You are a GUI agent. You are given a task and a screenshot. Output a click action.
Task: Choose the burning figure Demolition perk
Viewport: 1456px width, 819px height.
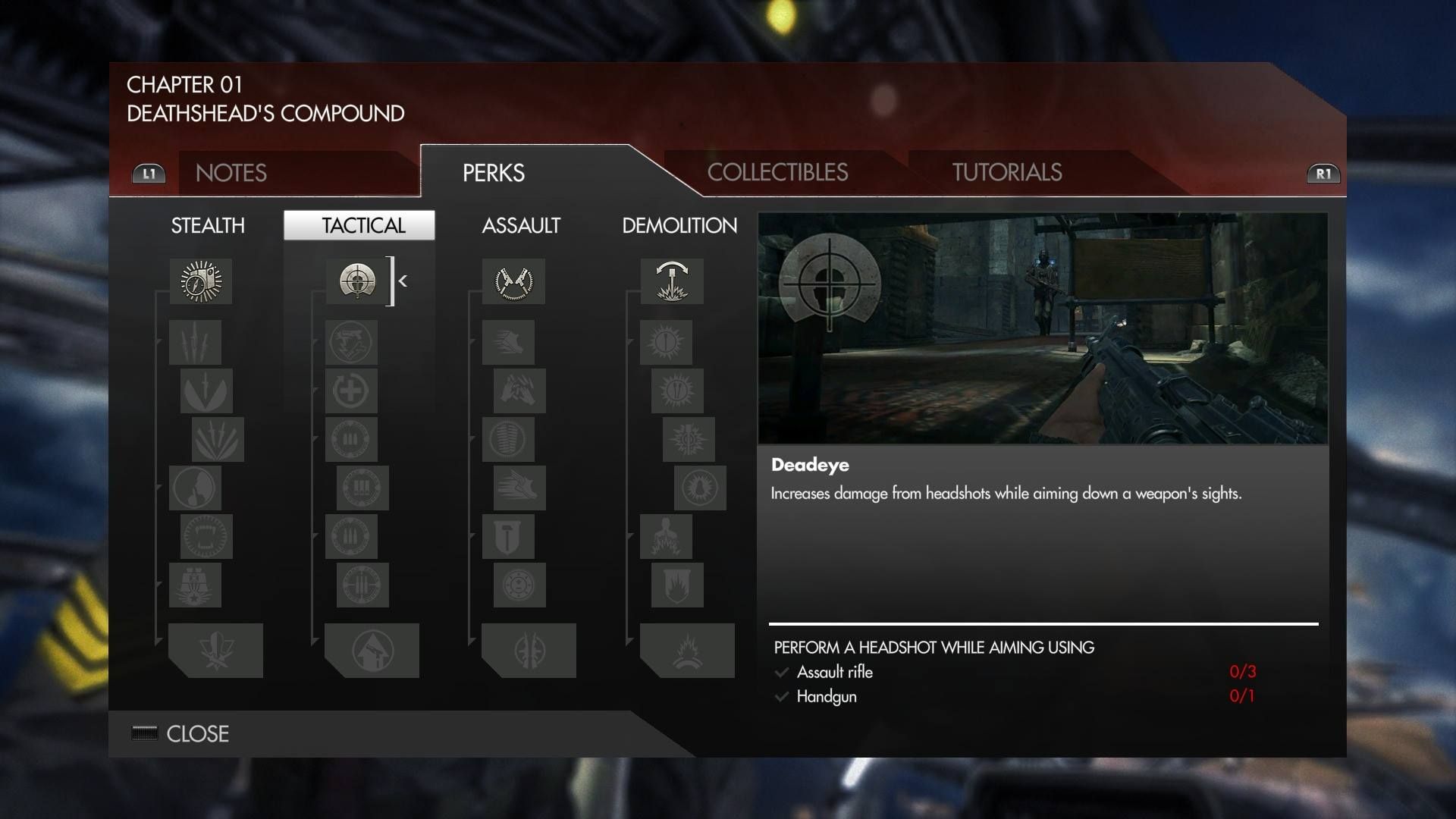666,537
